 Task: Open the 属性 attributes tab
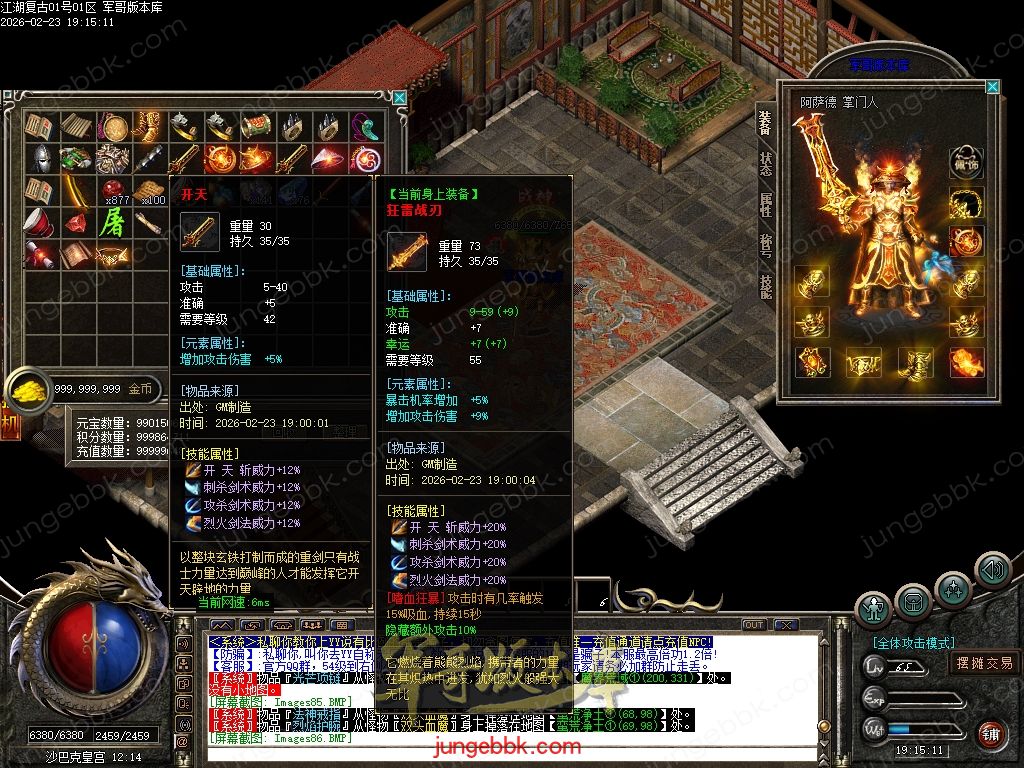click(x=765, y=205)
